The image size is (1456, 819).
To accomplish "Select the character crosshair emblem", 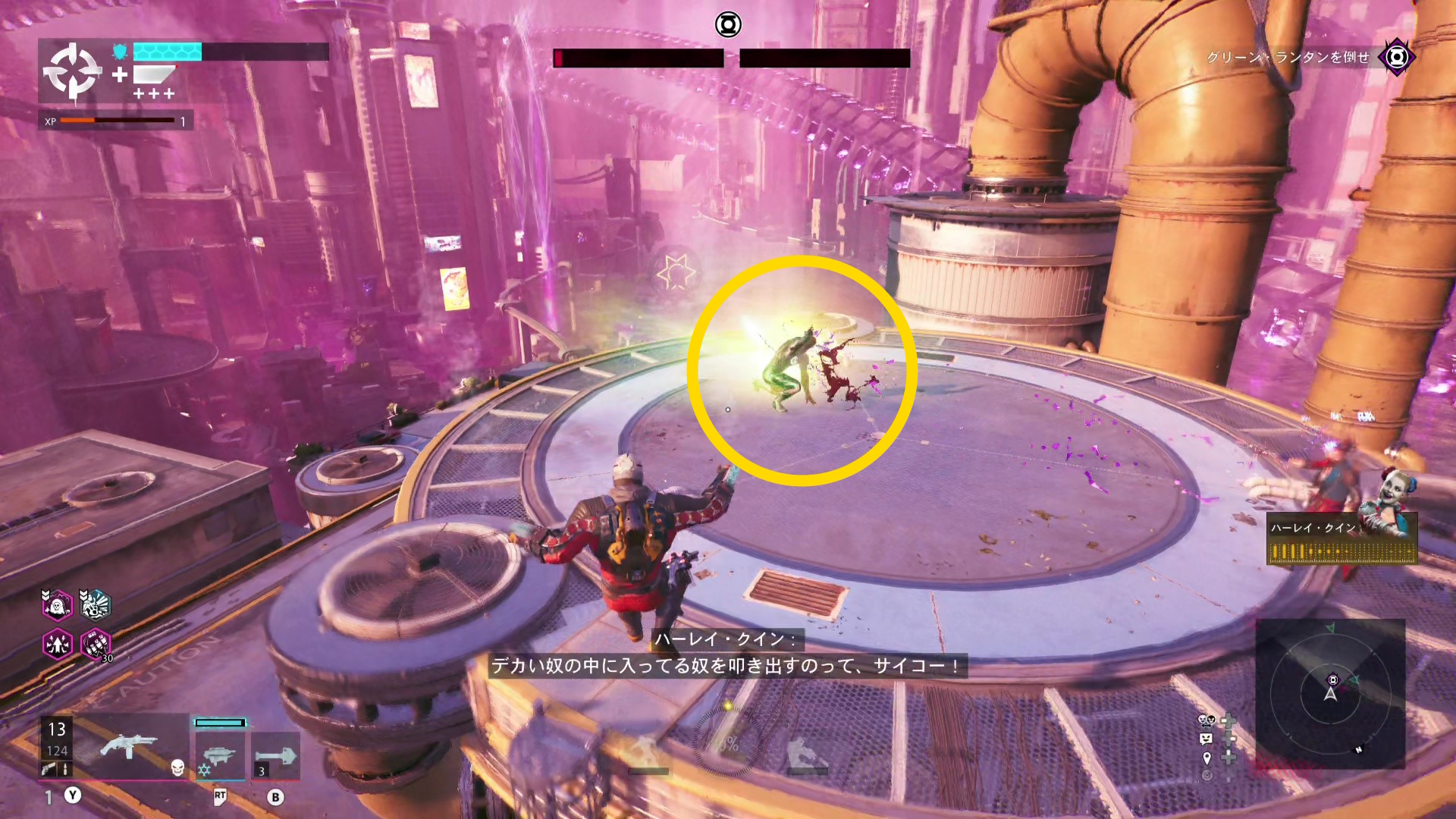I will click(72, 72).
